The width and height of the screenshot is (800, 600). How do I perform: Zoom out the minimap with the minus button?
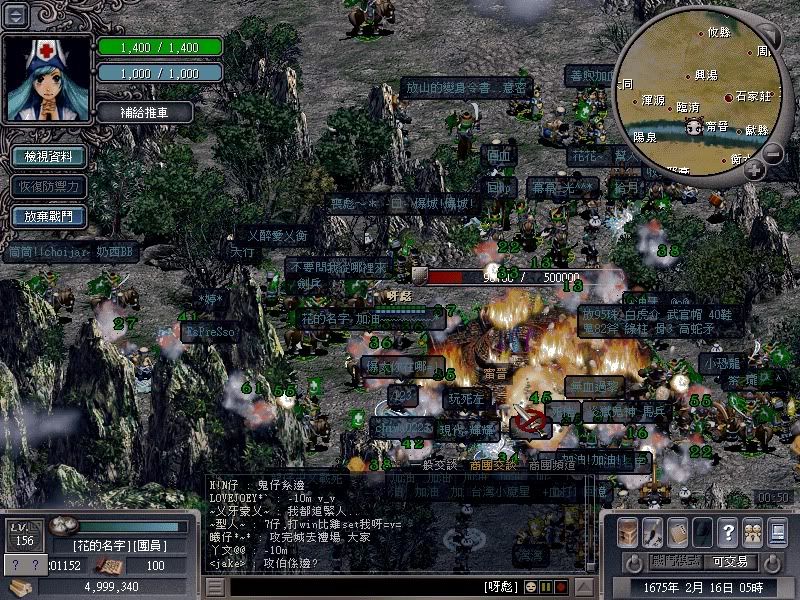pyautogui.click(x=773, y=154)
